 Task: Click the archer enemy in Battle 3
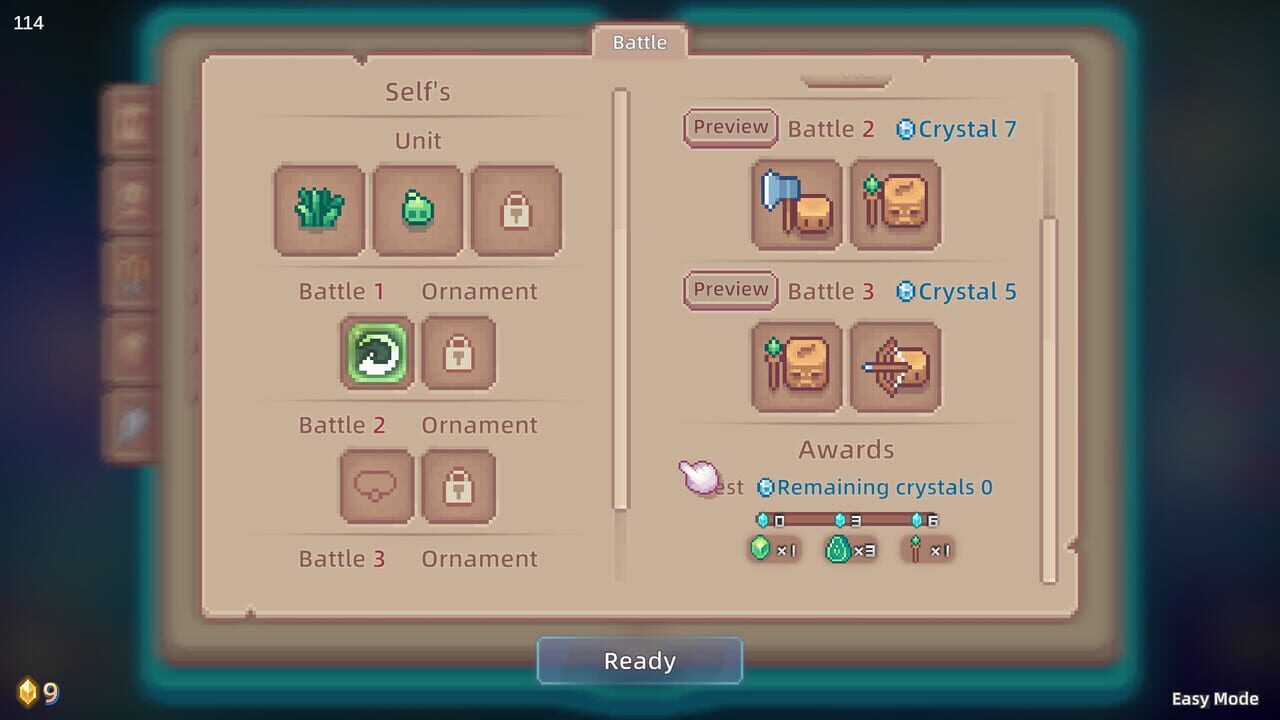coord(896,367)
